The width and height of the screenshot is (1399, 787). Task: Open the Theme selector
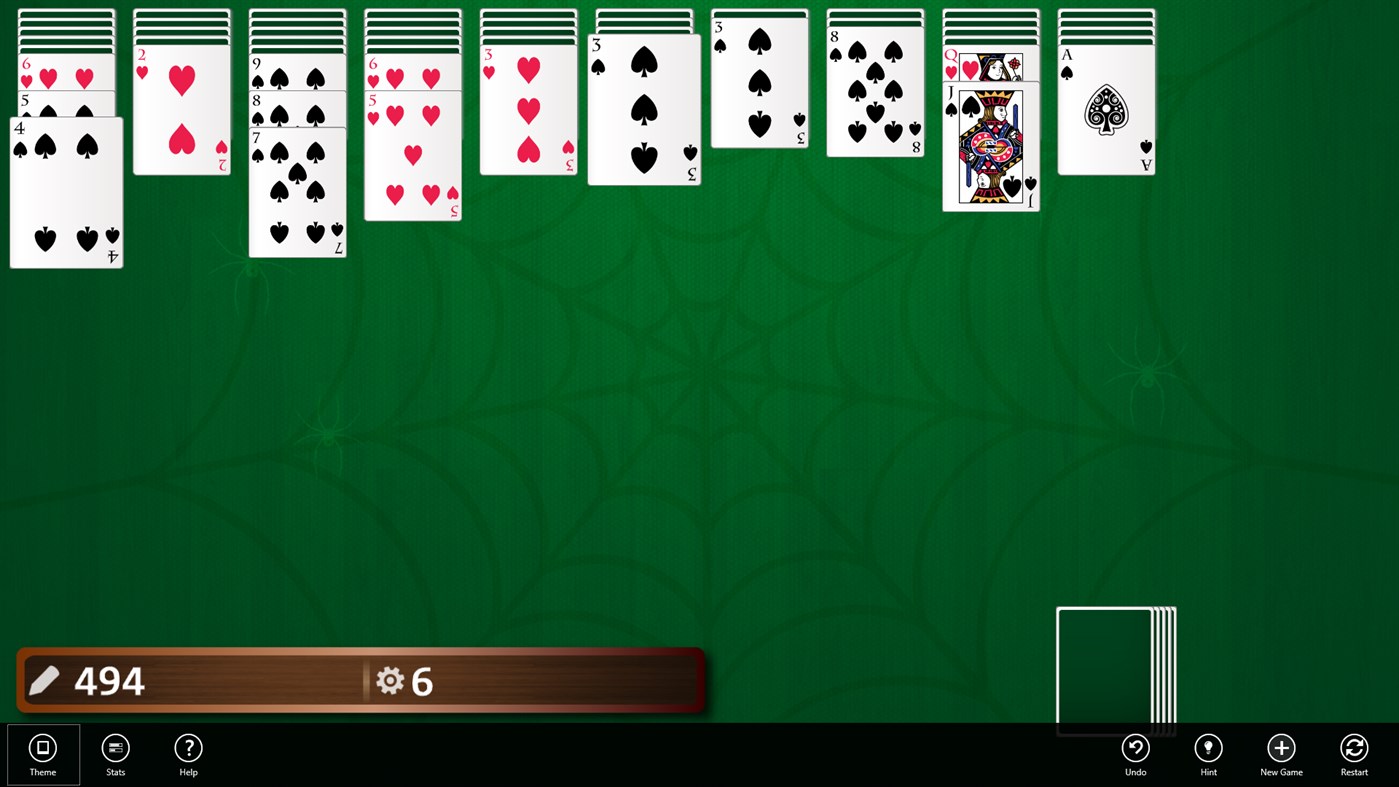point(42,754)
